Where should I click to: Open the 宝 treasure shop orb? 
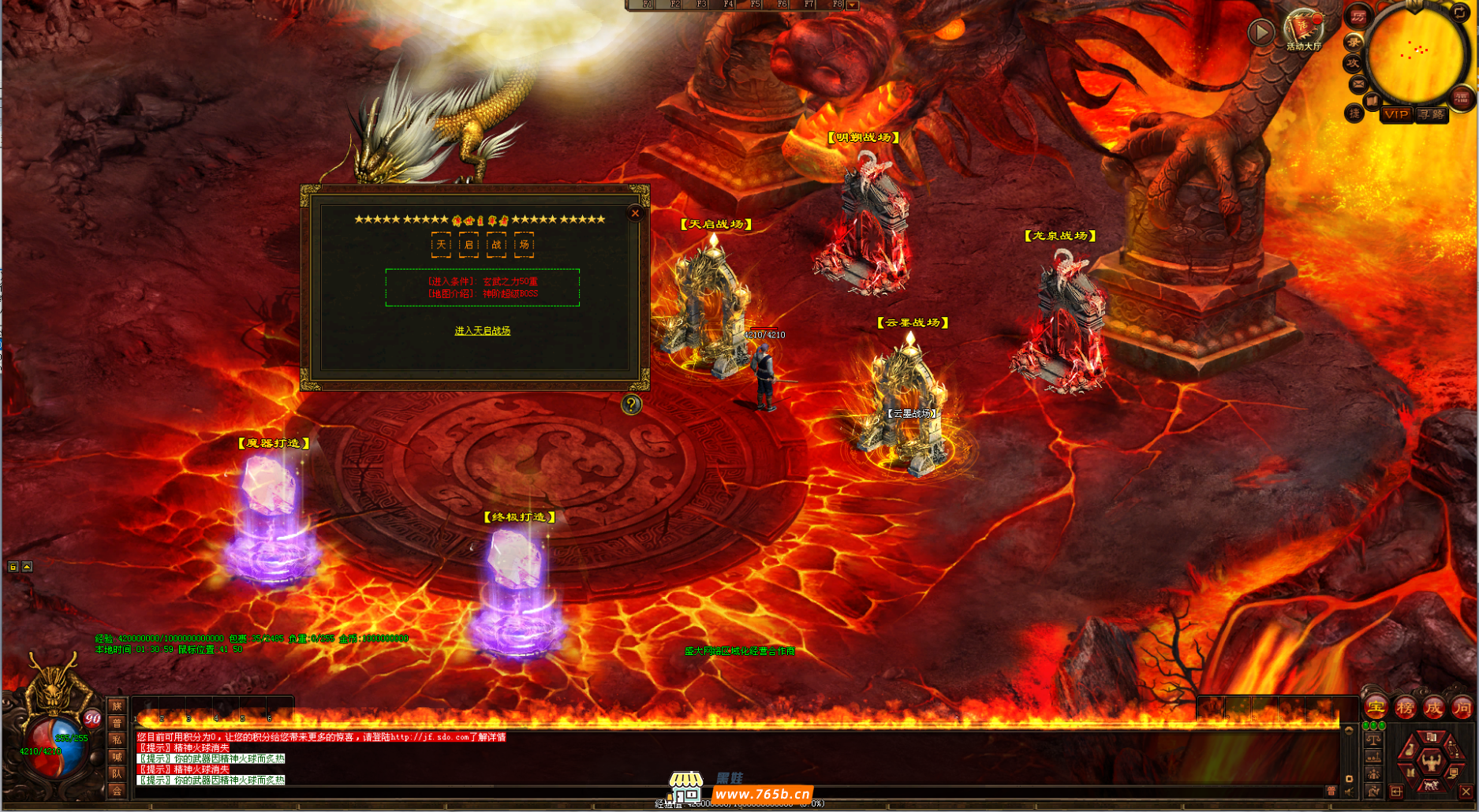tap(1376, 708)
